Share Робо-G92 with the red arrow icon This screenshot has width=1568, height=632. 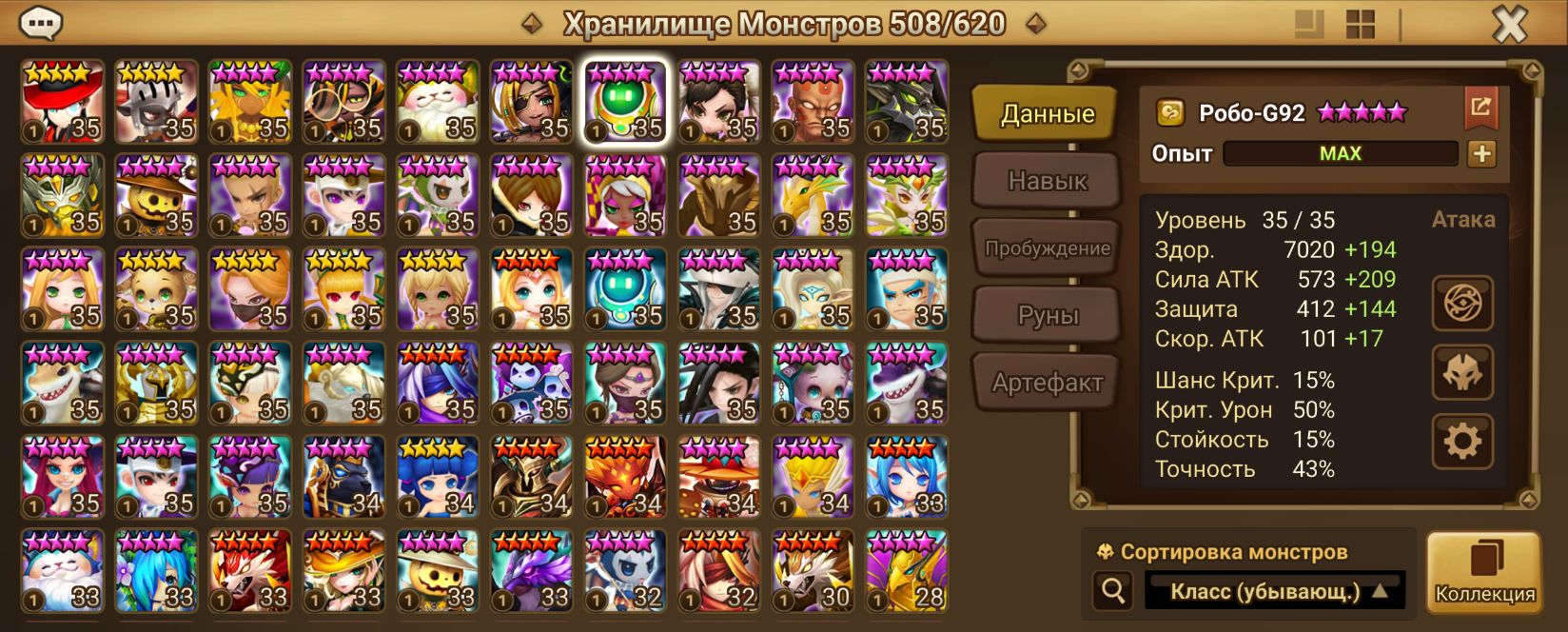point(1480,107)
